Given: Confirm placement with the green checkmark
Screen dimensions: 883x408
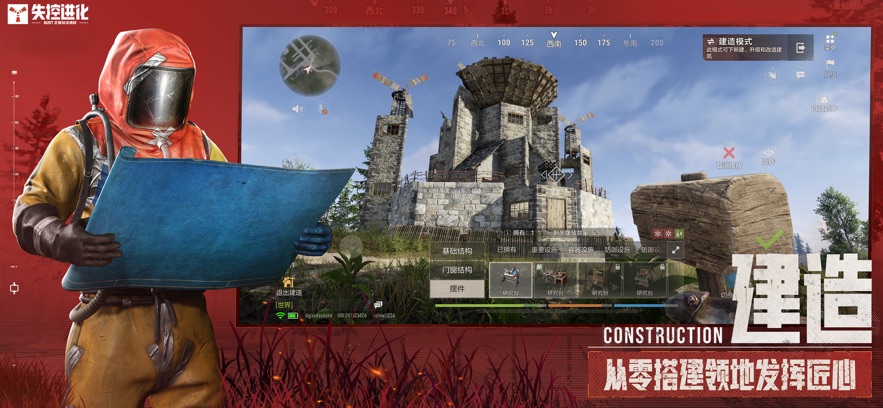Looking at the screenshot, I should (770, 240).
